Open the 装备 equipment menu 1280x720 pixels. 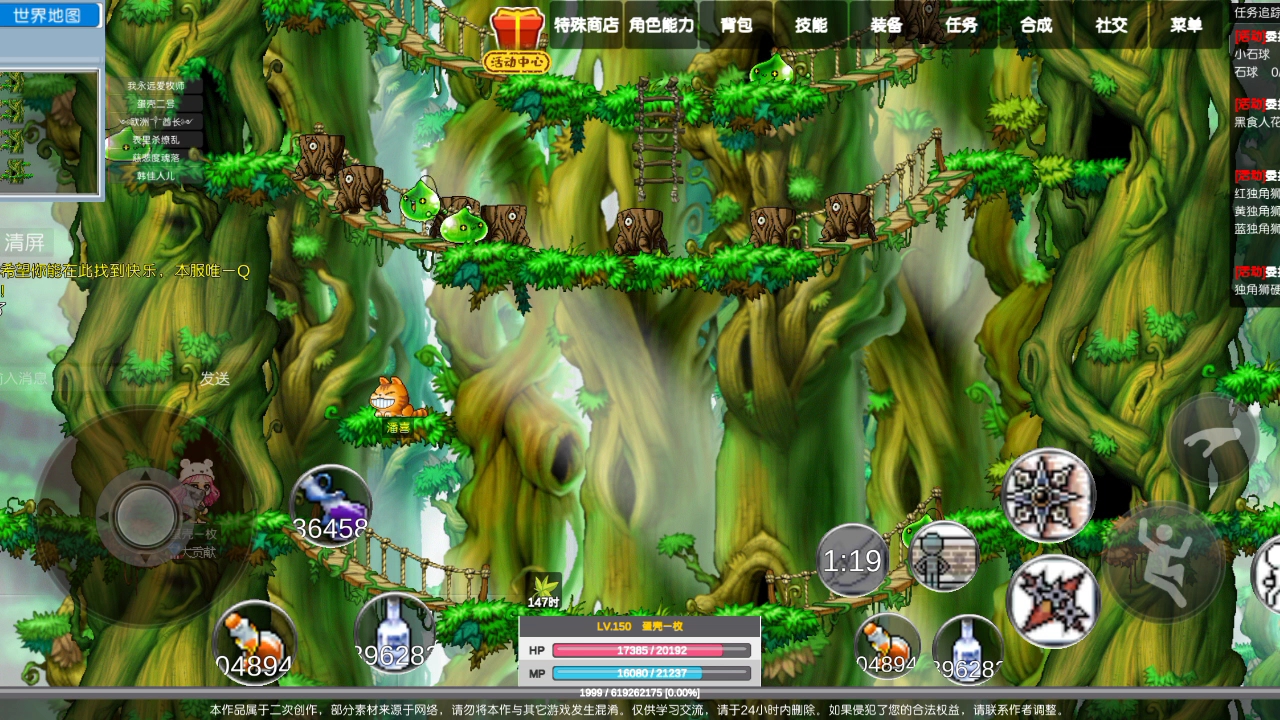886,25
